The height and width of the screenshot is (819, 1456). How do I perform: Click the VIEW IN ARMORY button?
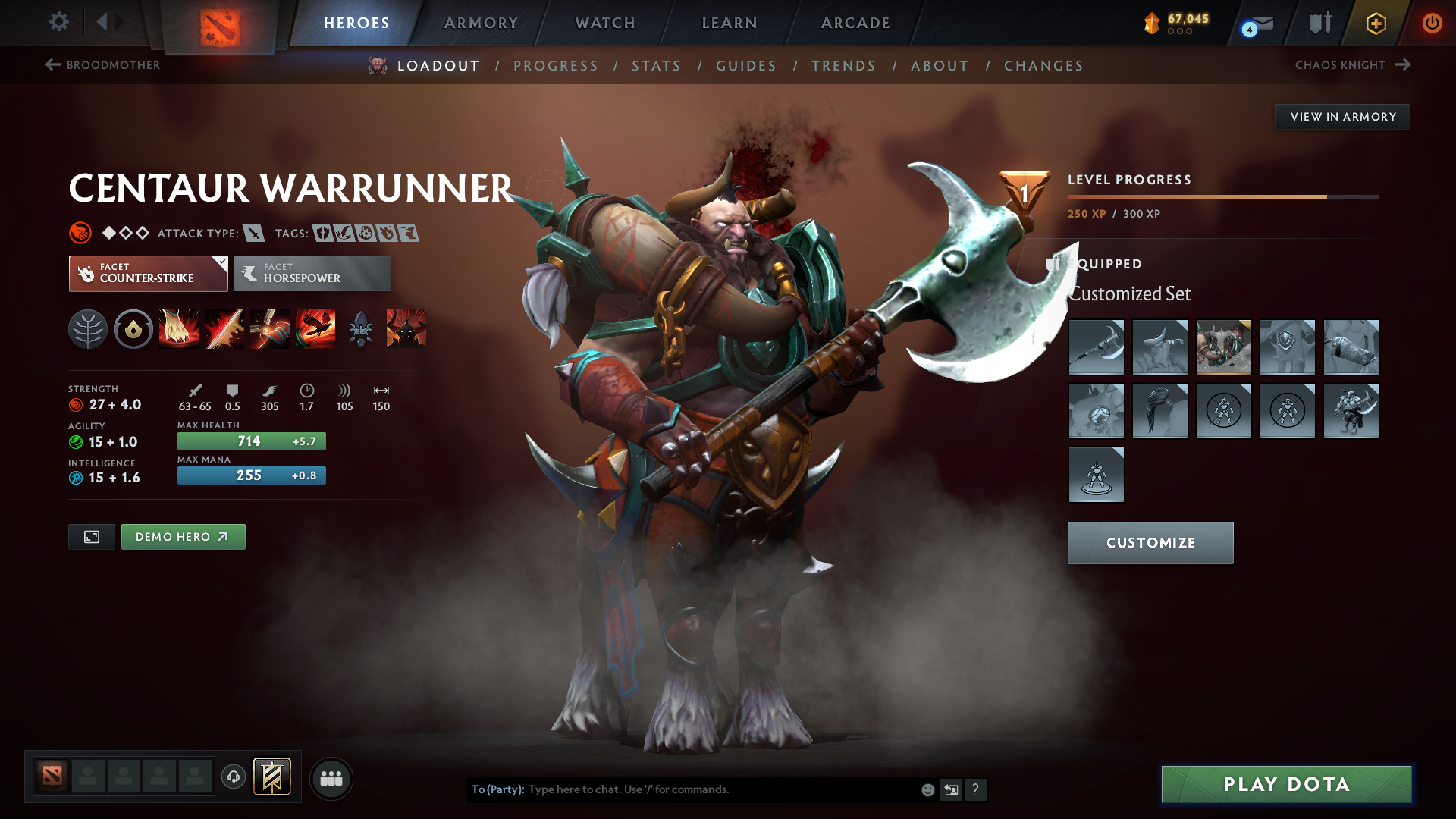point(1342,116)
